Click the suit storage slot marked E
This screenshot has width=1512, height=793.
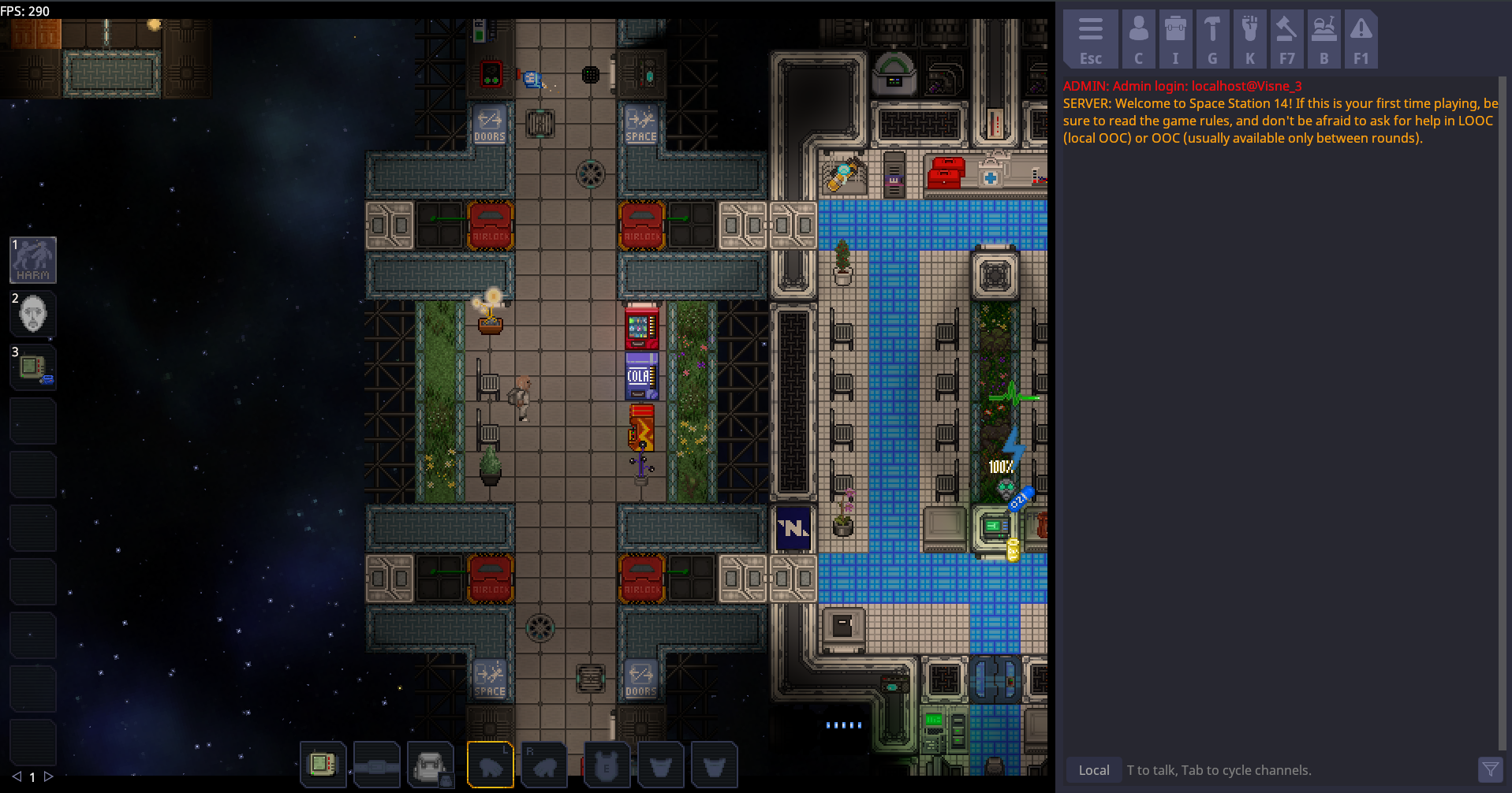click(607, 764)
